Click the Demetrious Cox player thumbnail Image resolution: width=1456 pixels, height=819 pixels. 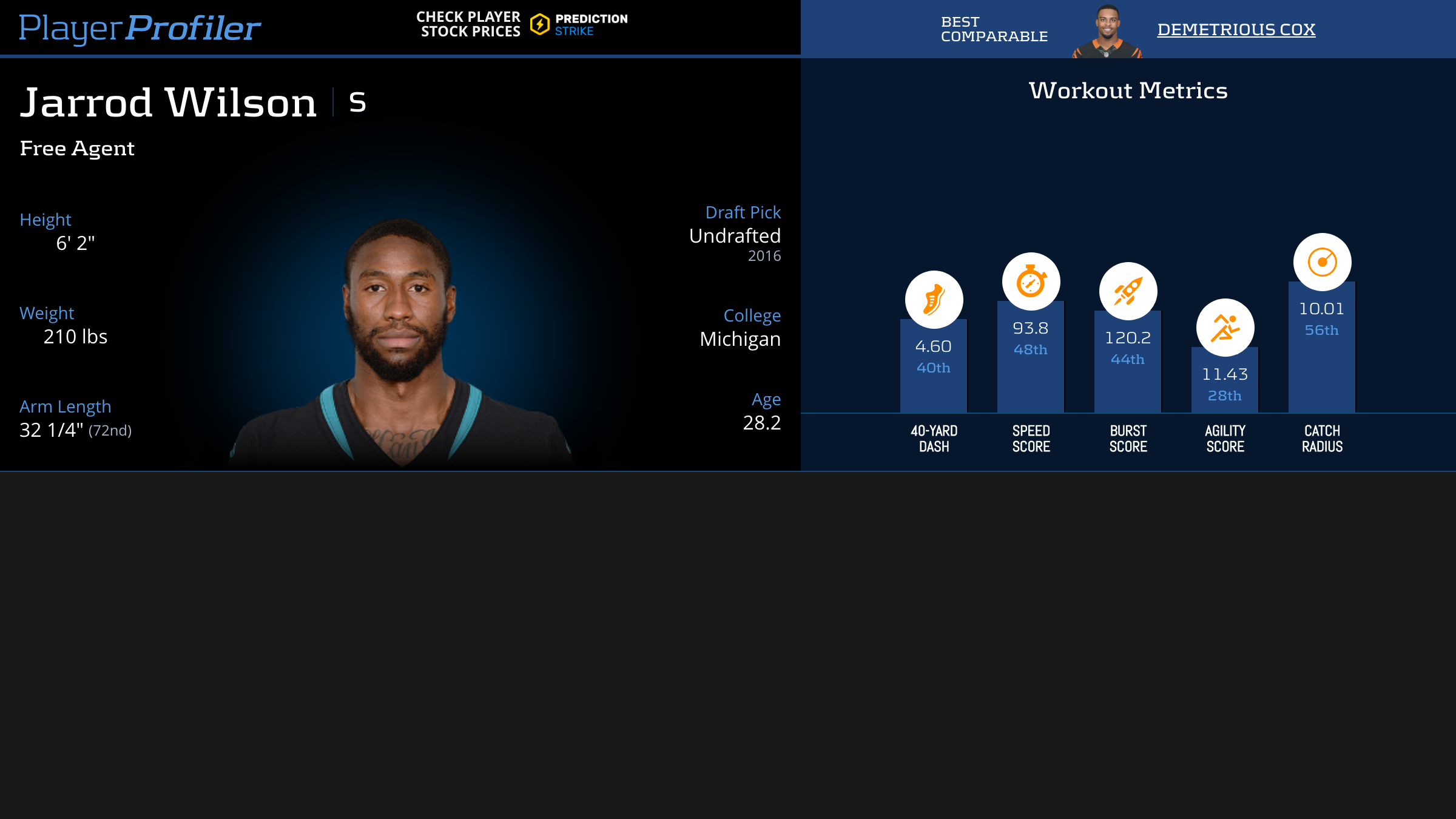pos(1107,32)
